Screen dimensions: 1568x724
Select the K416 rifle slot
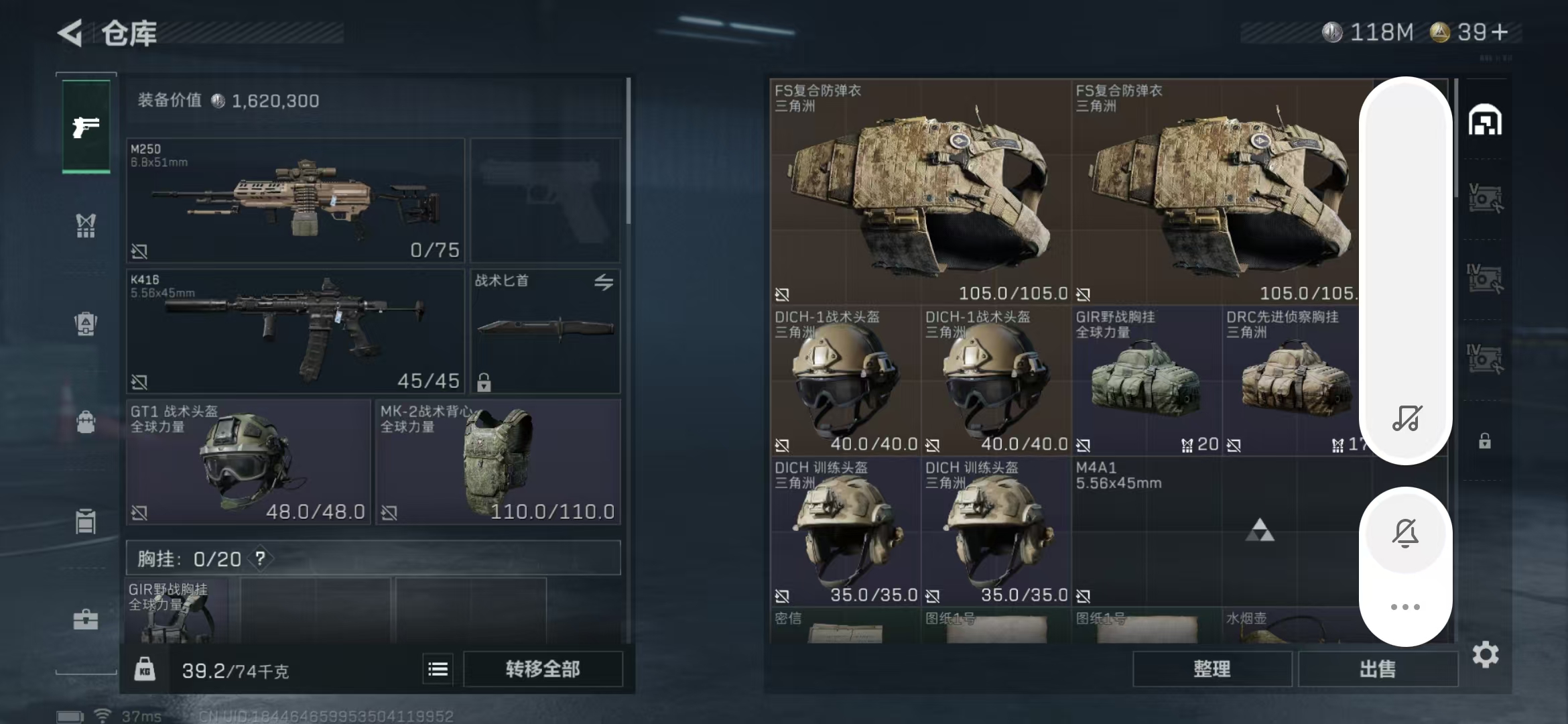(295, 330)
